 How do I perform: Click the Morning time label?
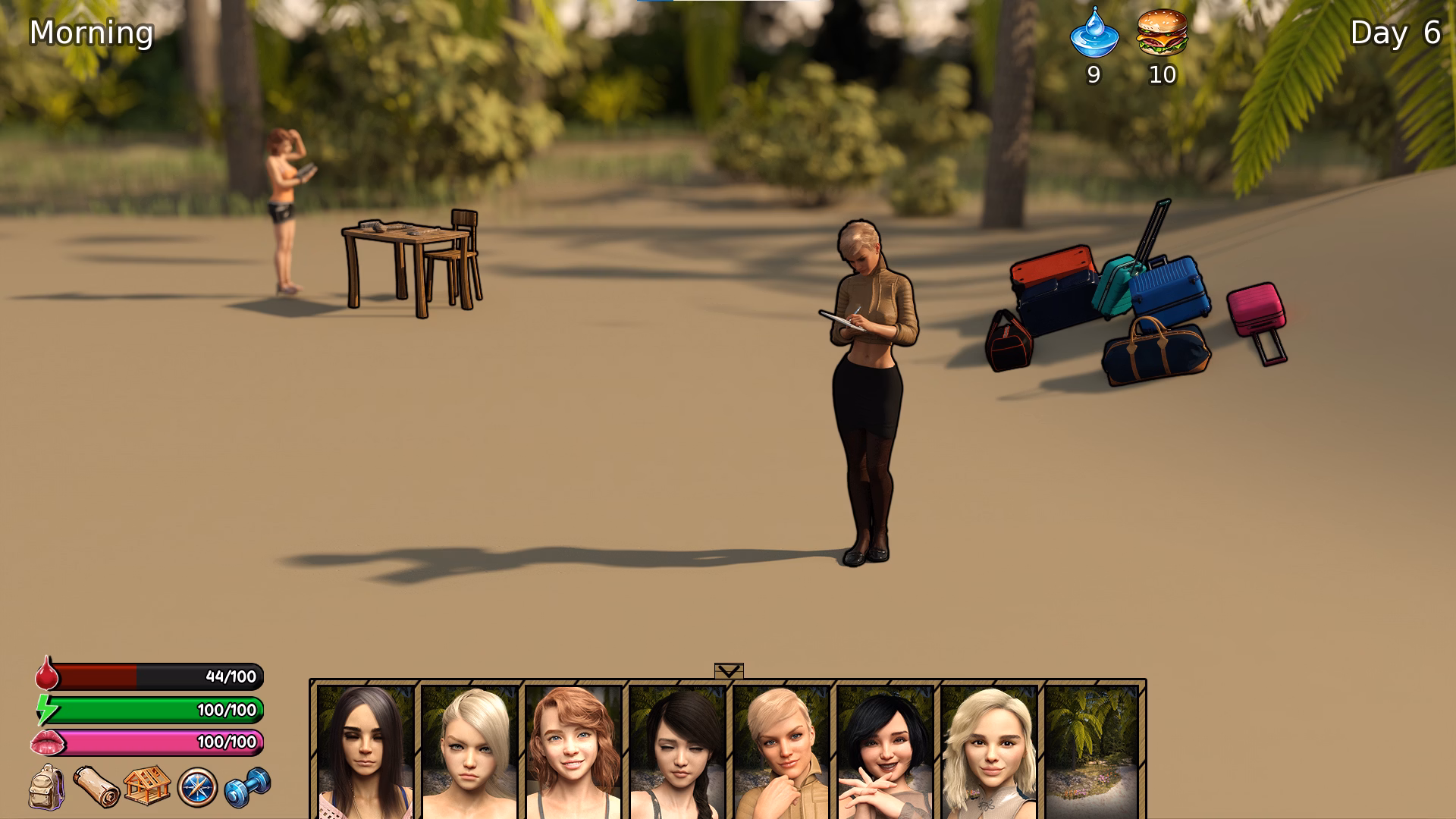pyautogui.click(x=90, y=32)
